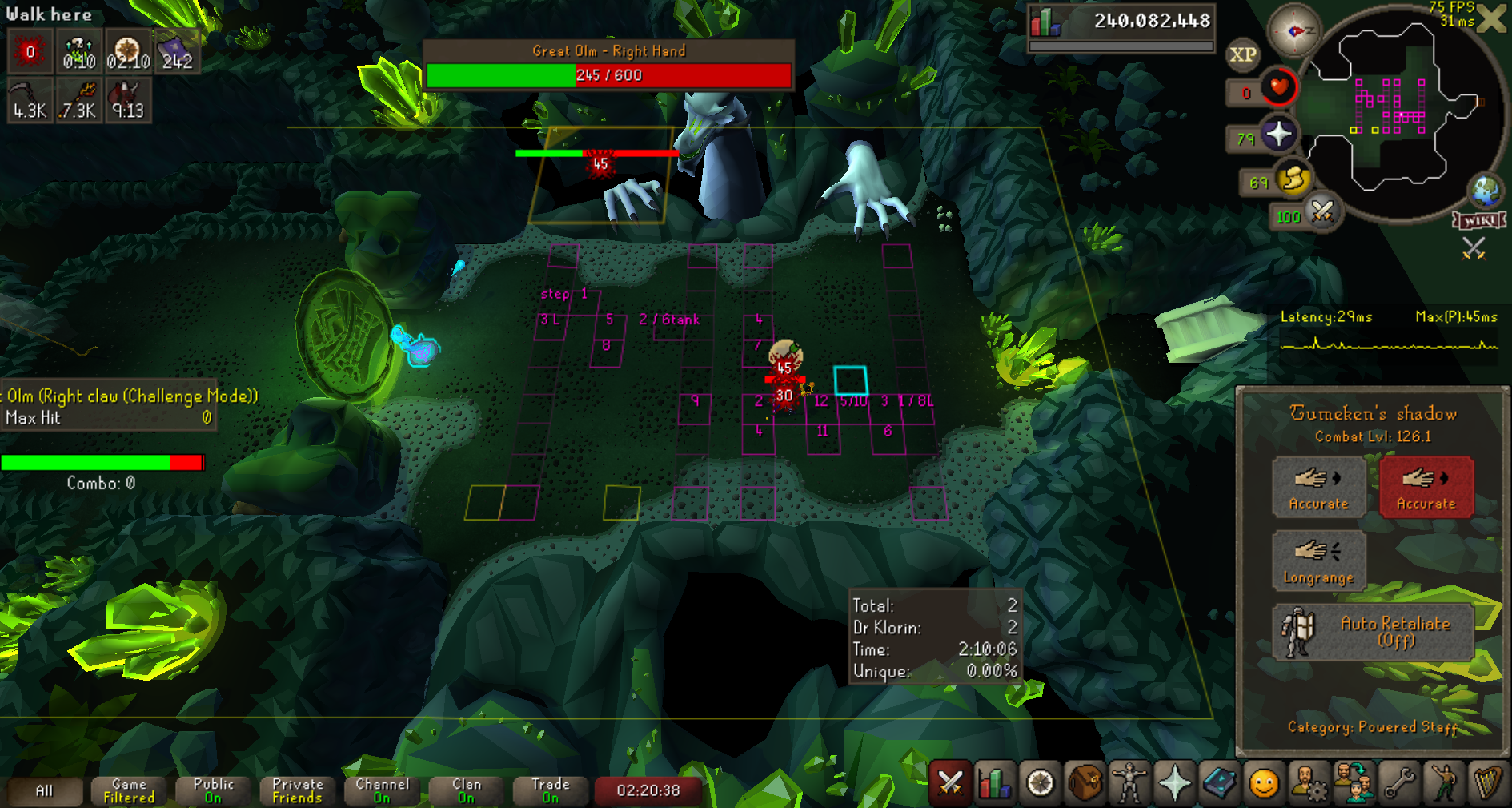
Task: Activate the special attack orb
Action: pos(1321,212)
